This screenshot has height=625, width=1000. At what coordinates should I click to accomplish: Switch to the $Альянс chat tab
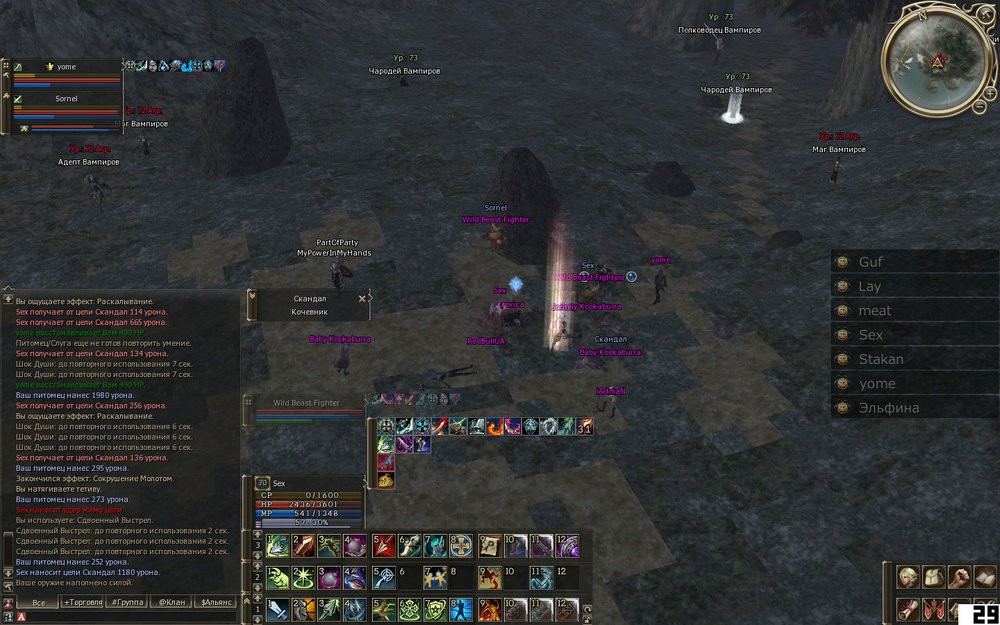pos(217,602)
